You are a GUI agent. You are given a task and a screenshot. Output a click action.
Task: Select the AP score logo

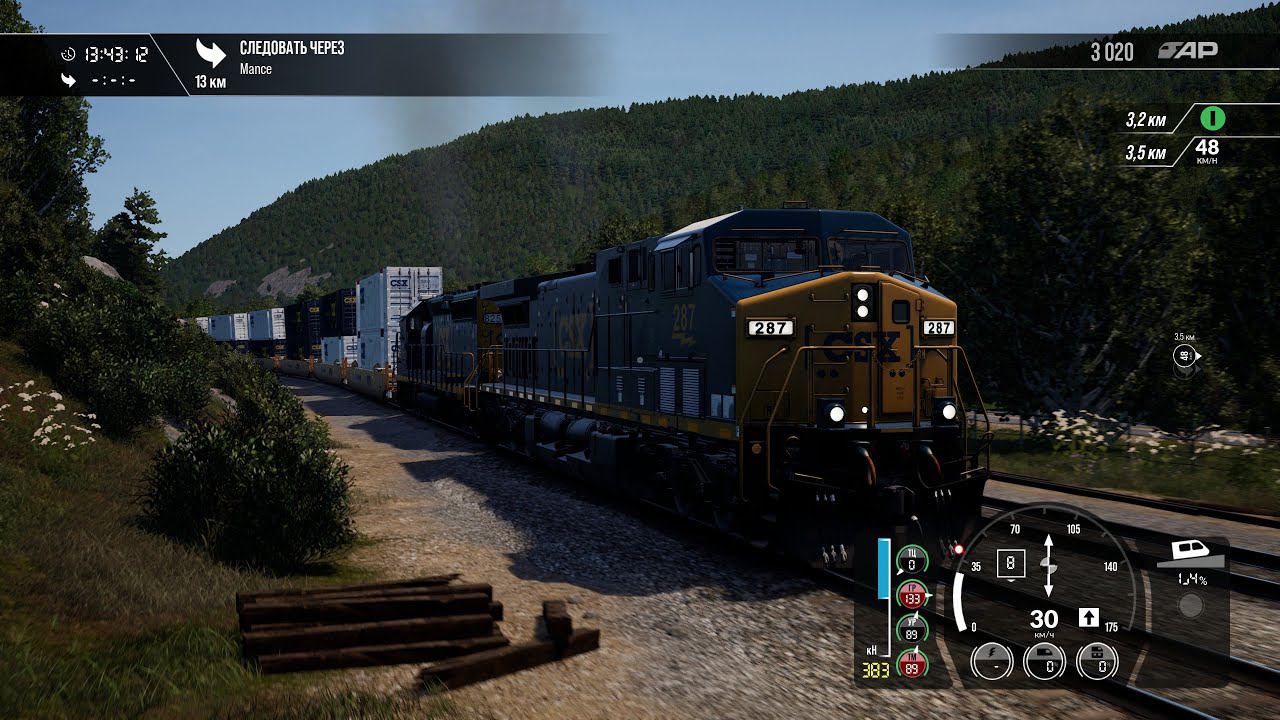[x=1187, y=51]
